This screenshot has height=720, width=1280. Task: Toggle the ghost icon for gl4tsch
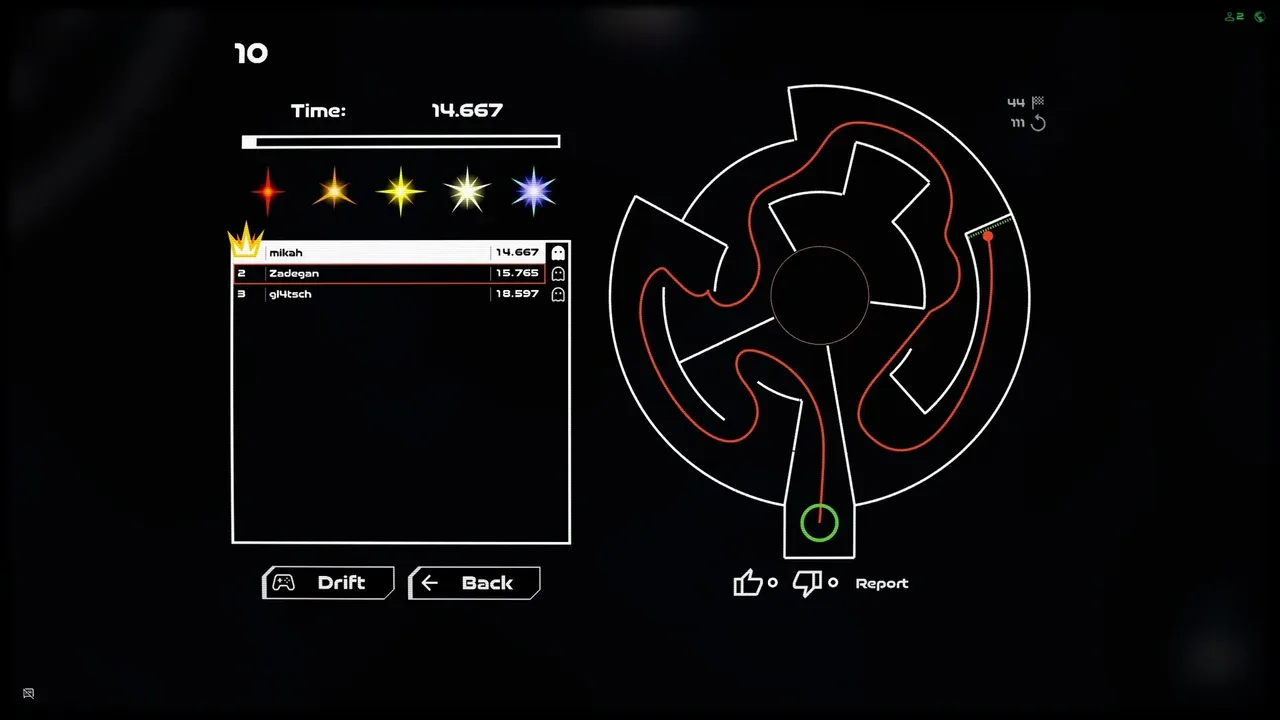(x=558, y=294)
